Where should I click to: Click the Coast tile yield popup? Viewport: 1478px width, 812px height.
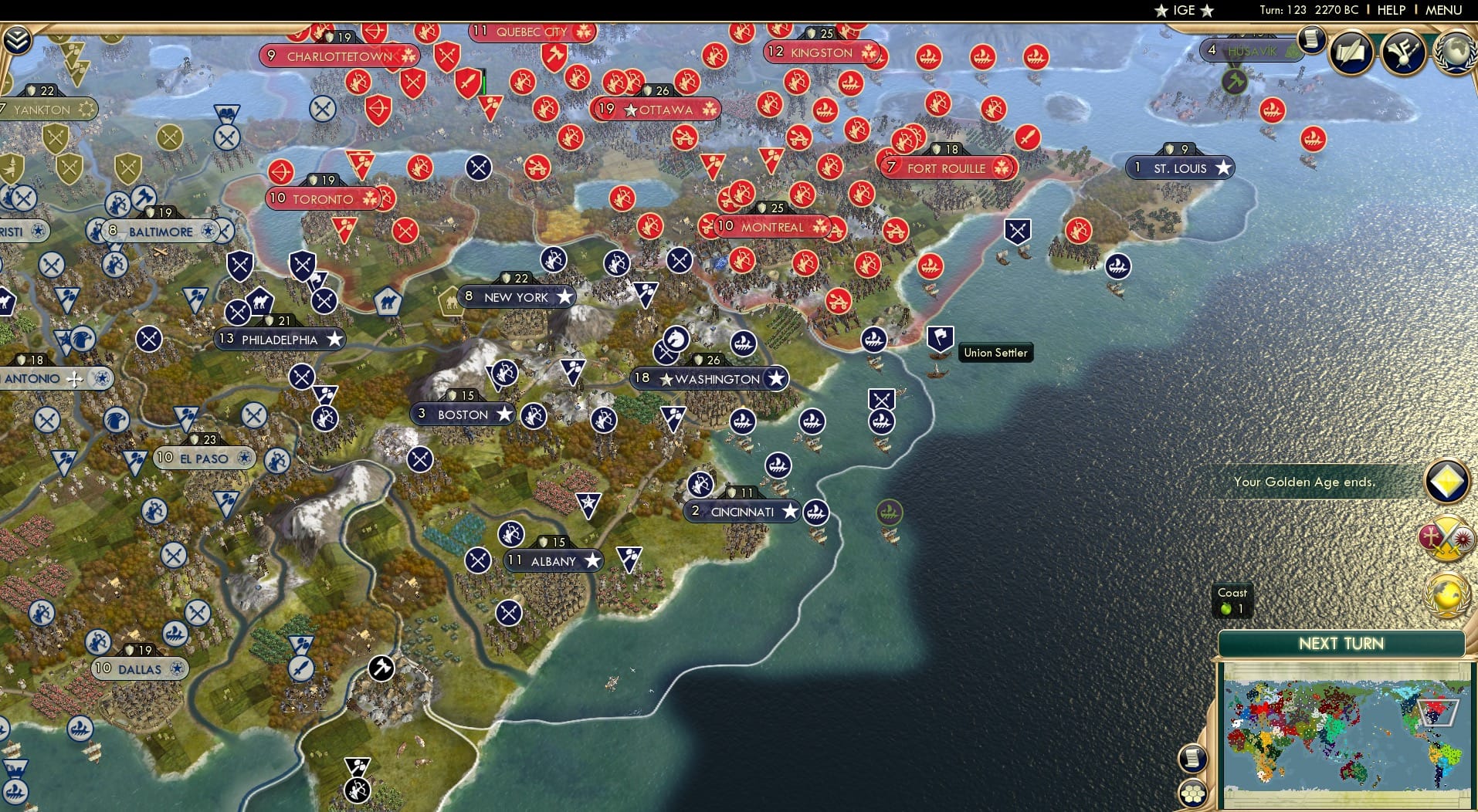click(x=1232, y=599)
